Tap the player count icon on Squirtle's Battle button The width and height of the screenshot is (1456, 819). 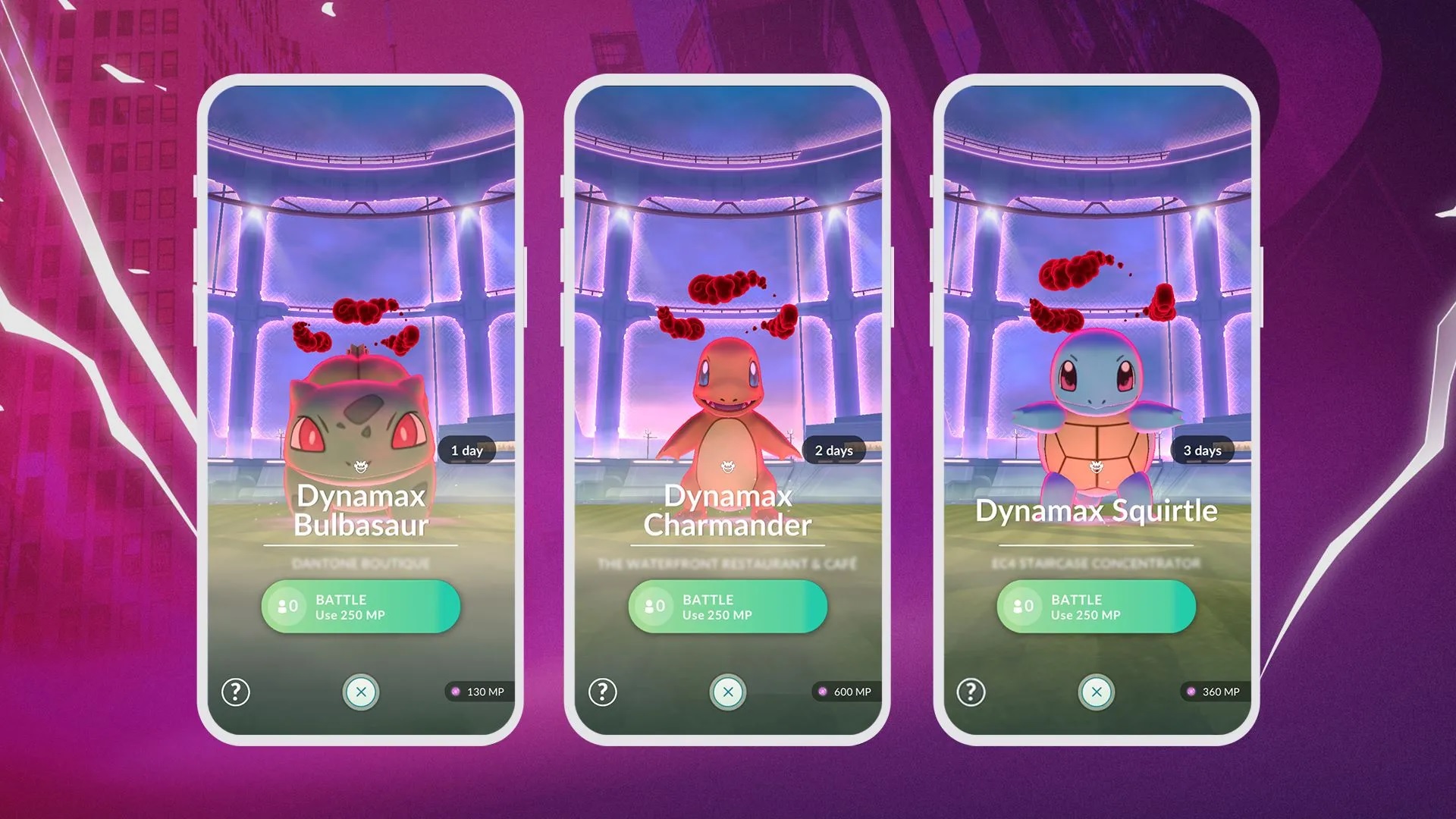[x=1021, y=607]
